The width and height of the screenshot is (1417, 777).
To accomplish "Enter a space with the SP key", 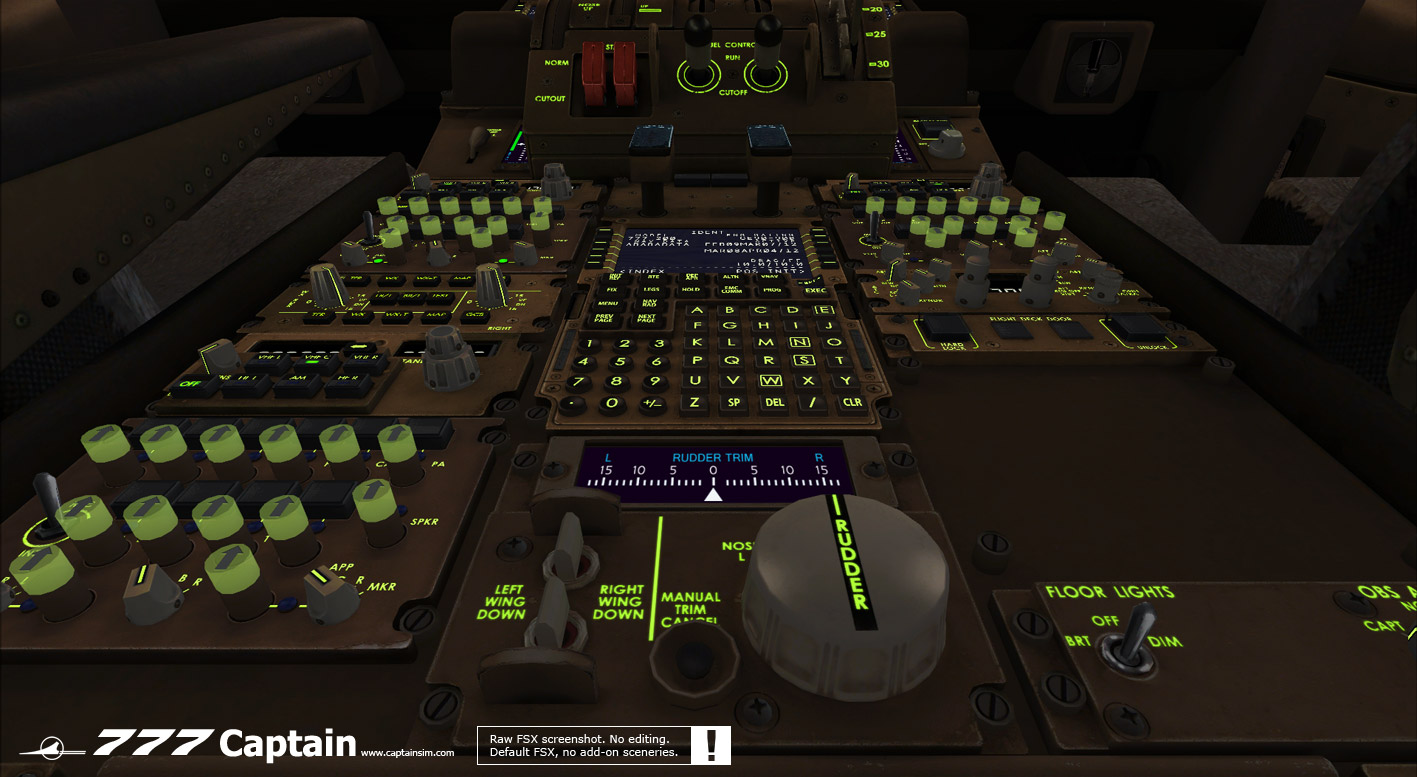I will pyautogui.click(x=734, y=402).
